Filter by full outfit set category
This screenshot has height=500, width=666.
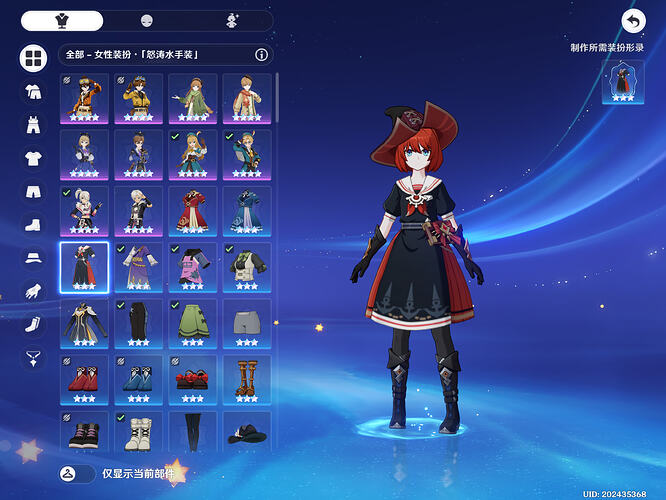coord(34,91)
